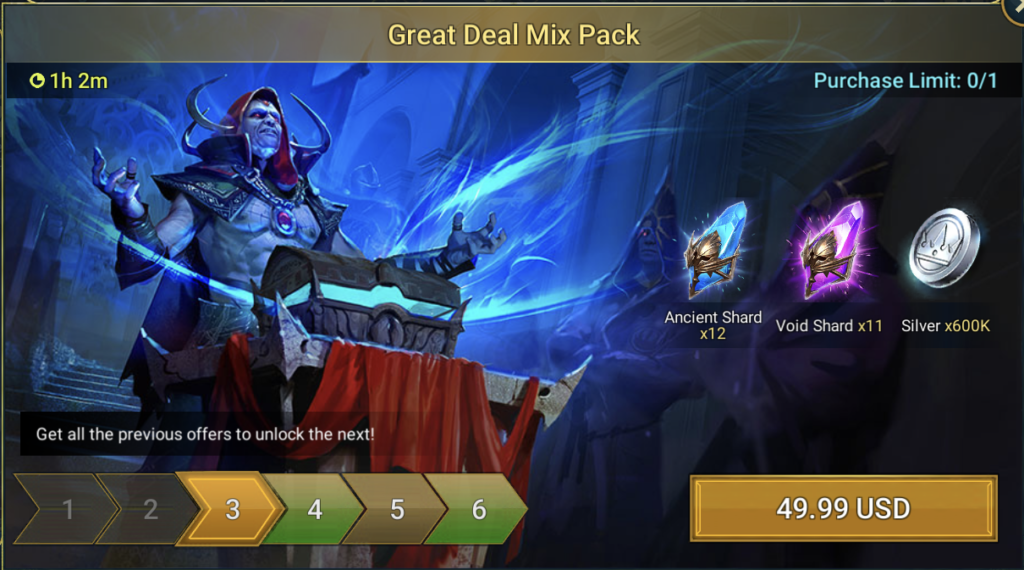Image resolution: width=1024 pixels, height=570 pixels.
Task: Close the Great Deal Mix Pack window
Action: coord(1013,8)
